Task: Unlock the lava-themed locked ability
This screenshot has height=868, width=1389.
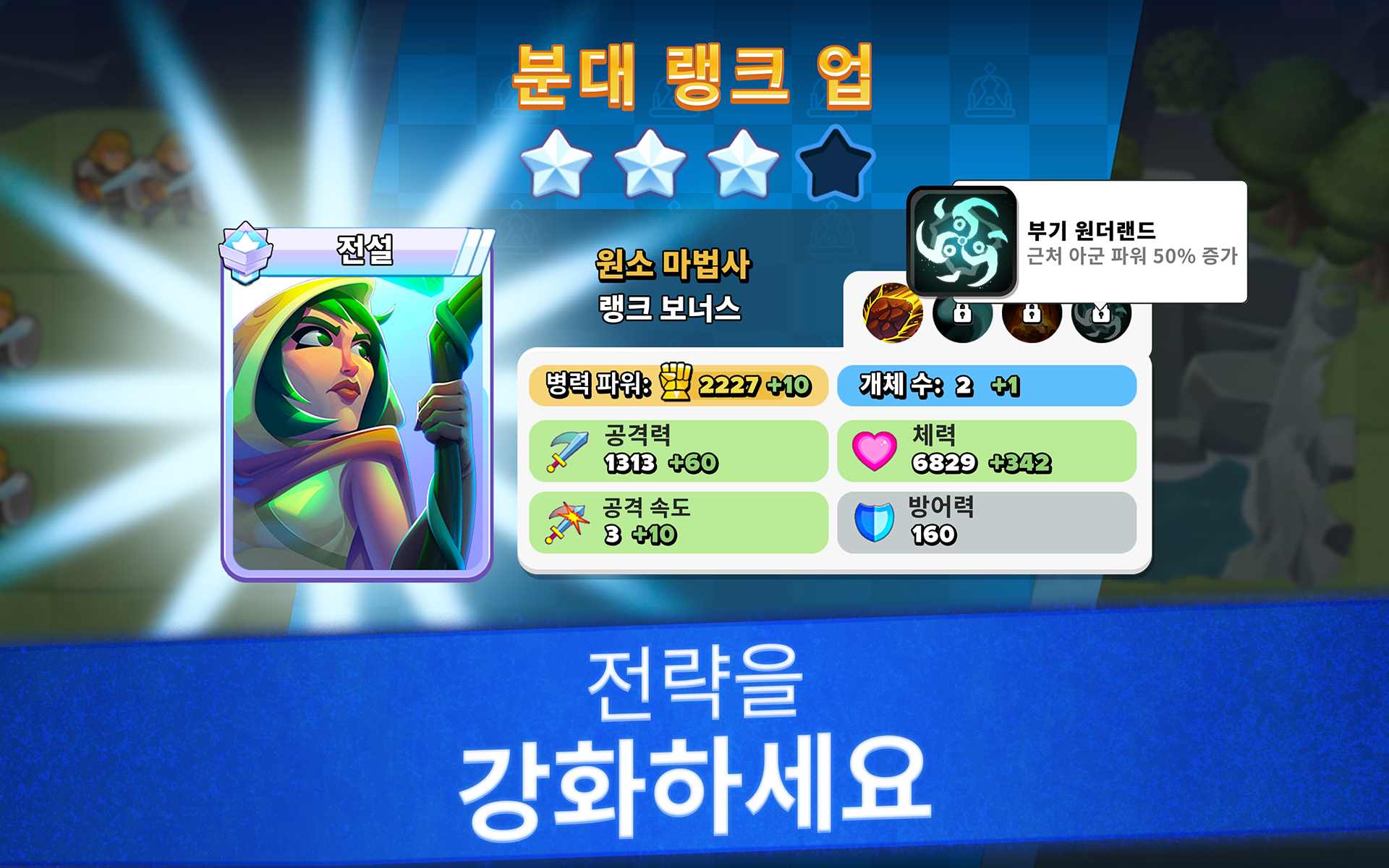Action: pos(1031,321)
